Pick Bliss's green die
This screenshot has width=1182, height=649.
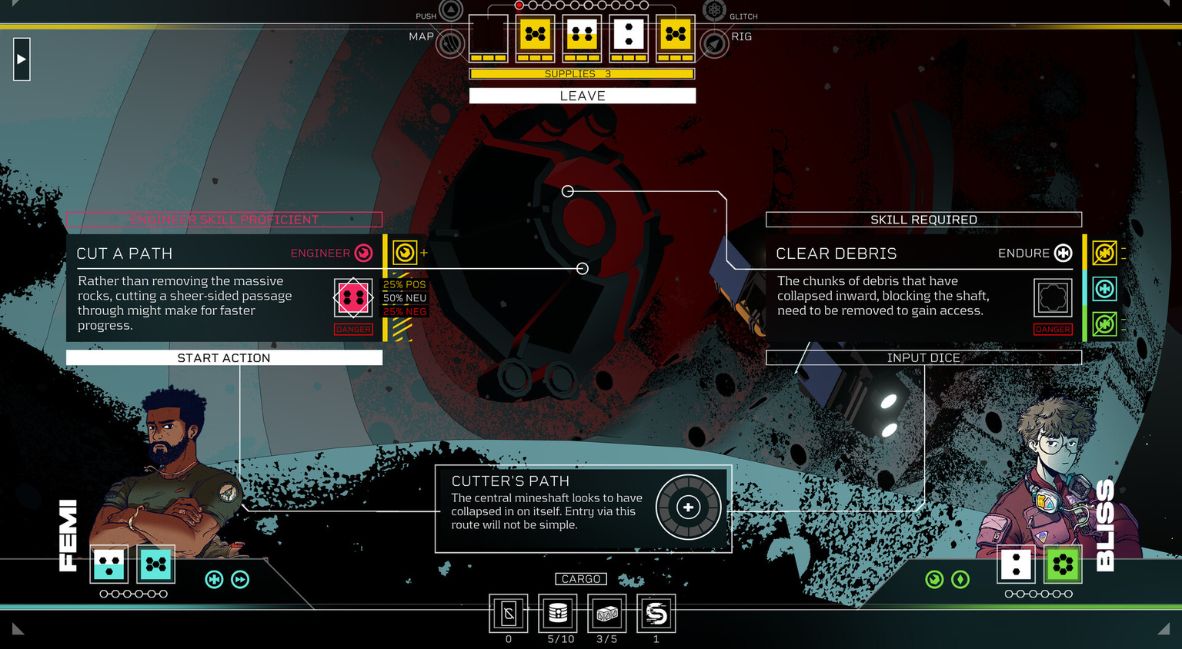pos(1063,564)
